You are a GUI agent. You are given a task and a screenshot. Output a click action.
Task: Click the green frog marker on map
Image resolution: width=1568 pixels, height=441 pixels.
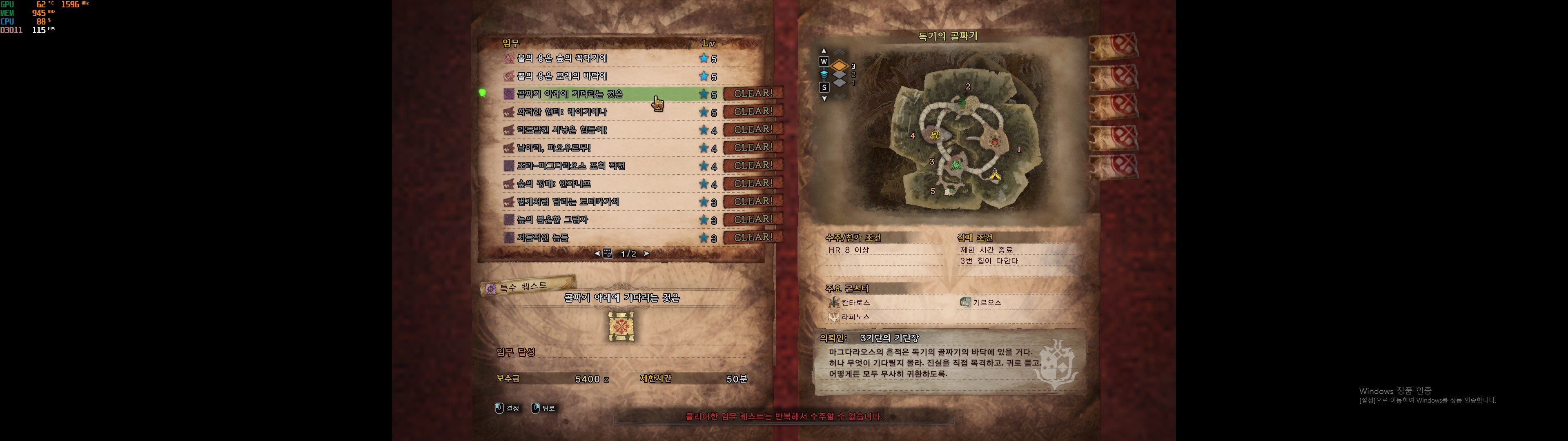coord(956,165)
